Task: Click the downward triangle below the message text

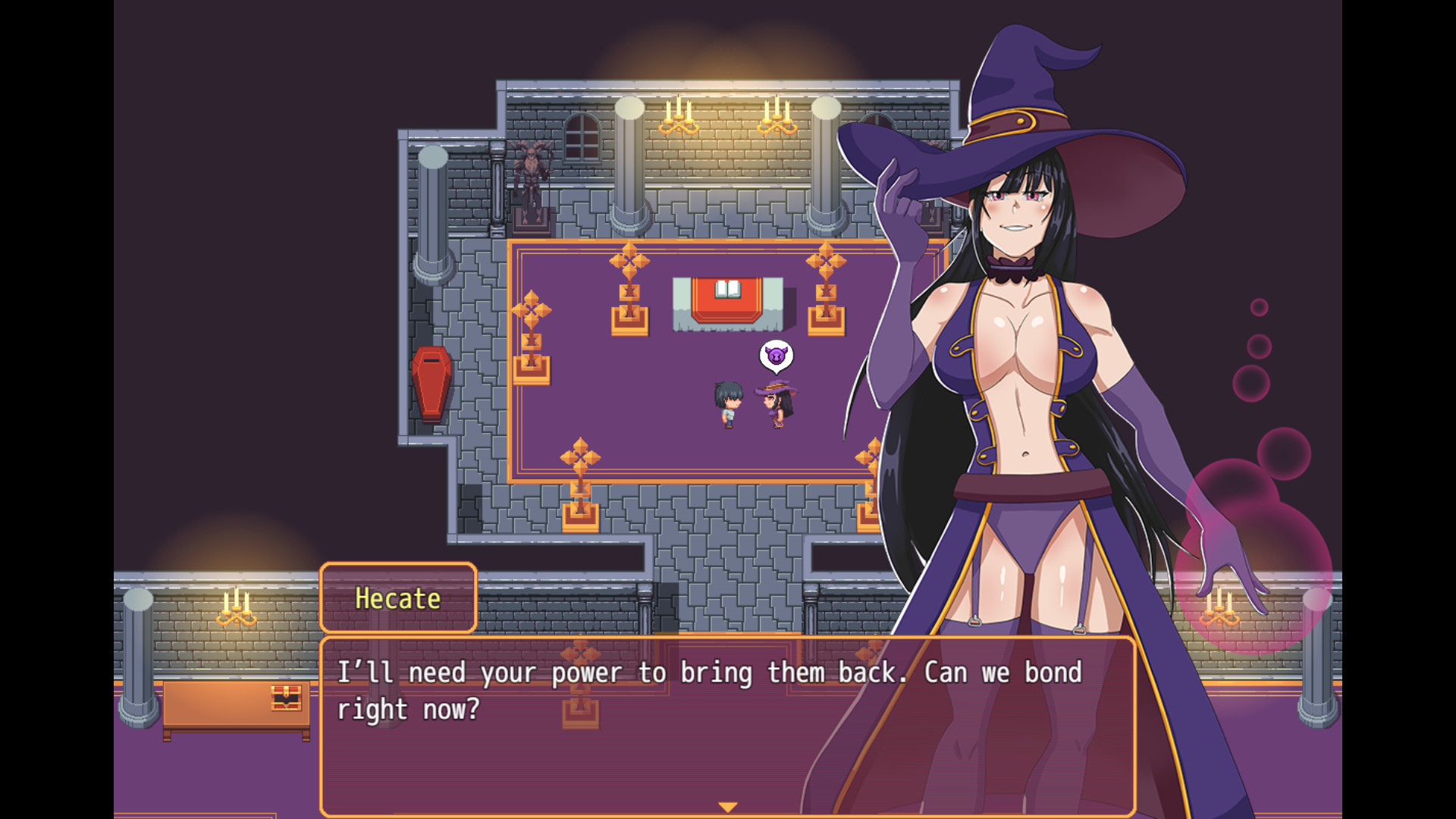Action: point(726,806)
